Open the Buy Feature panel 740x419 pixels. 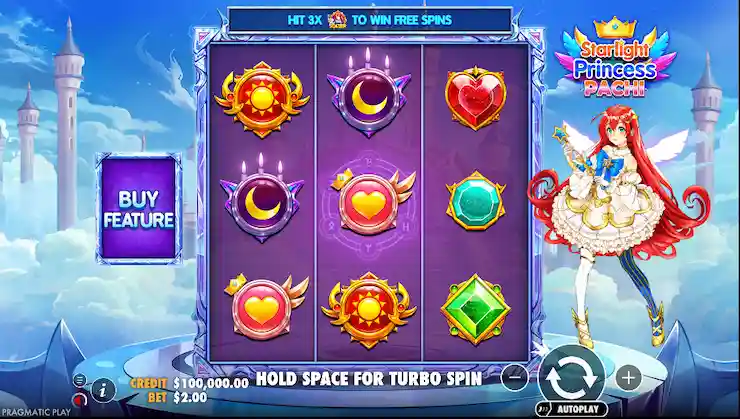point(137,207)
